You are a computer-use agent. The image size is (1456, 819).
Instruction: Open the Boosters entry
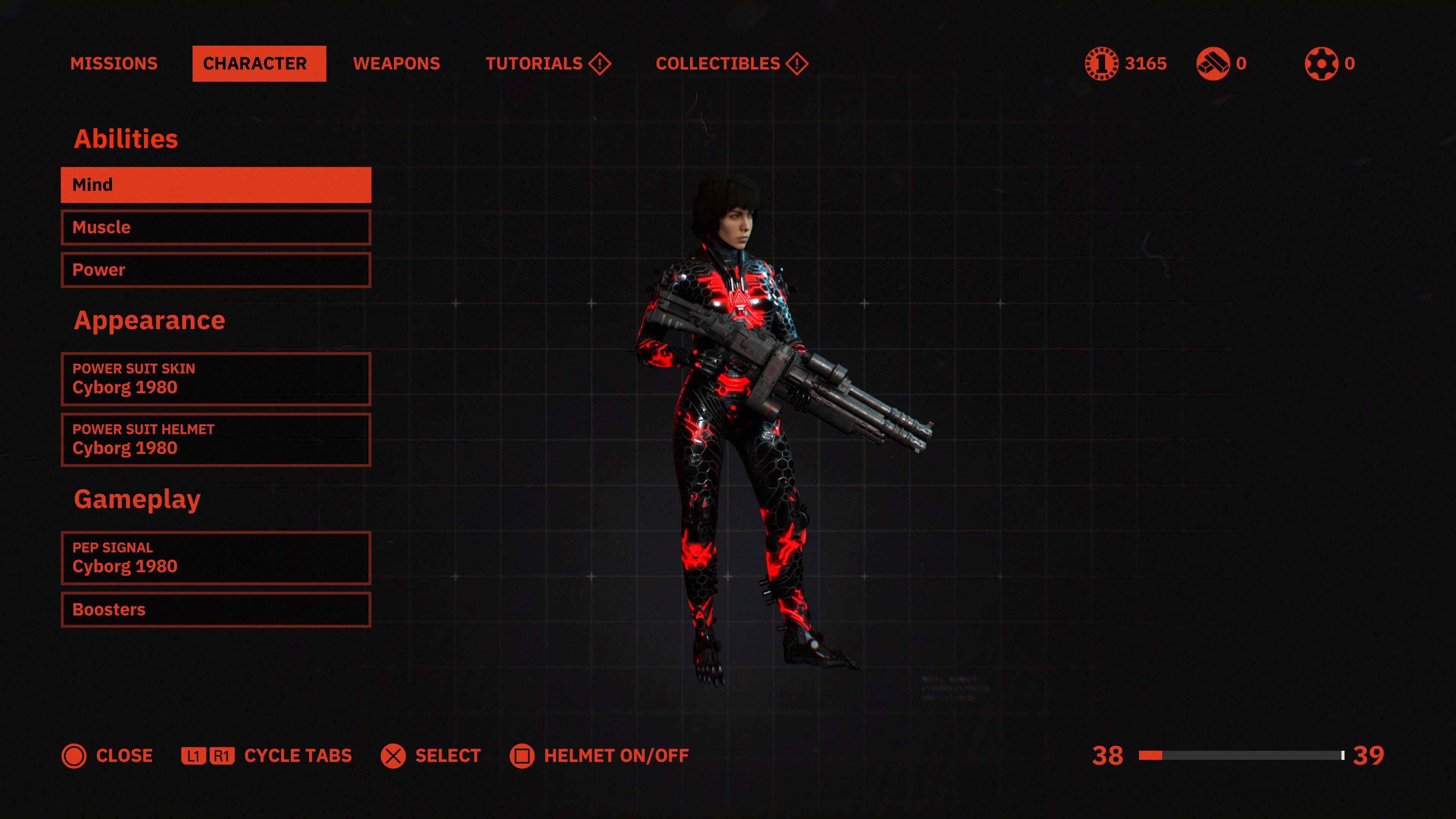pyautogui.click(x=216, y=609)
